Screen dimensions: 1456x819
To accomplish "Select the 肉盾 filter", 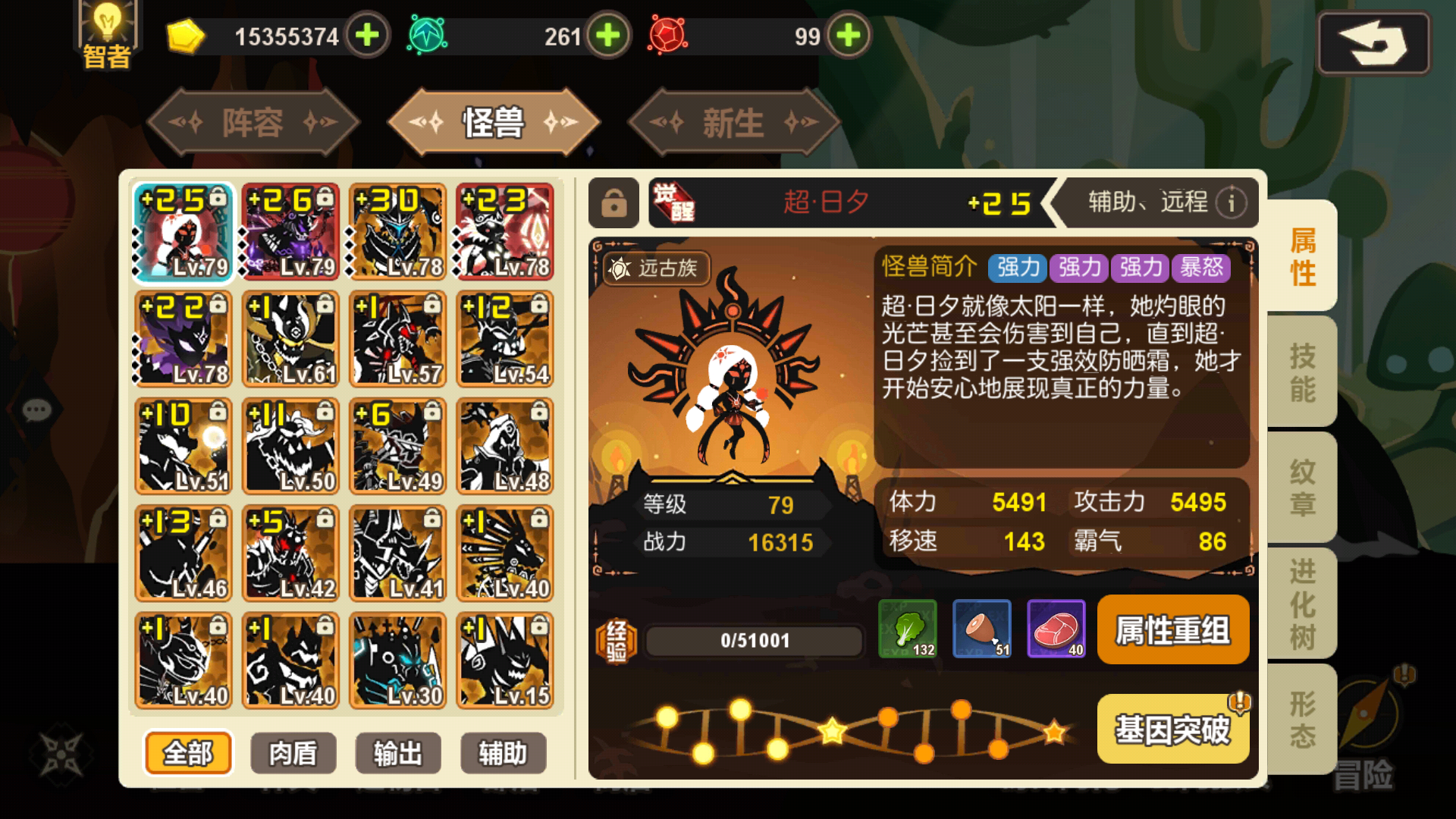I will point(293,753).
